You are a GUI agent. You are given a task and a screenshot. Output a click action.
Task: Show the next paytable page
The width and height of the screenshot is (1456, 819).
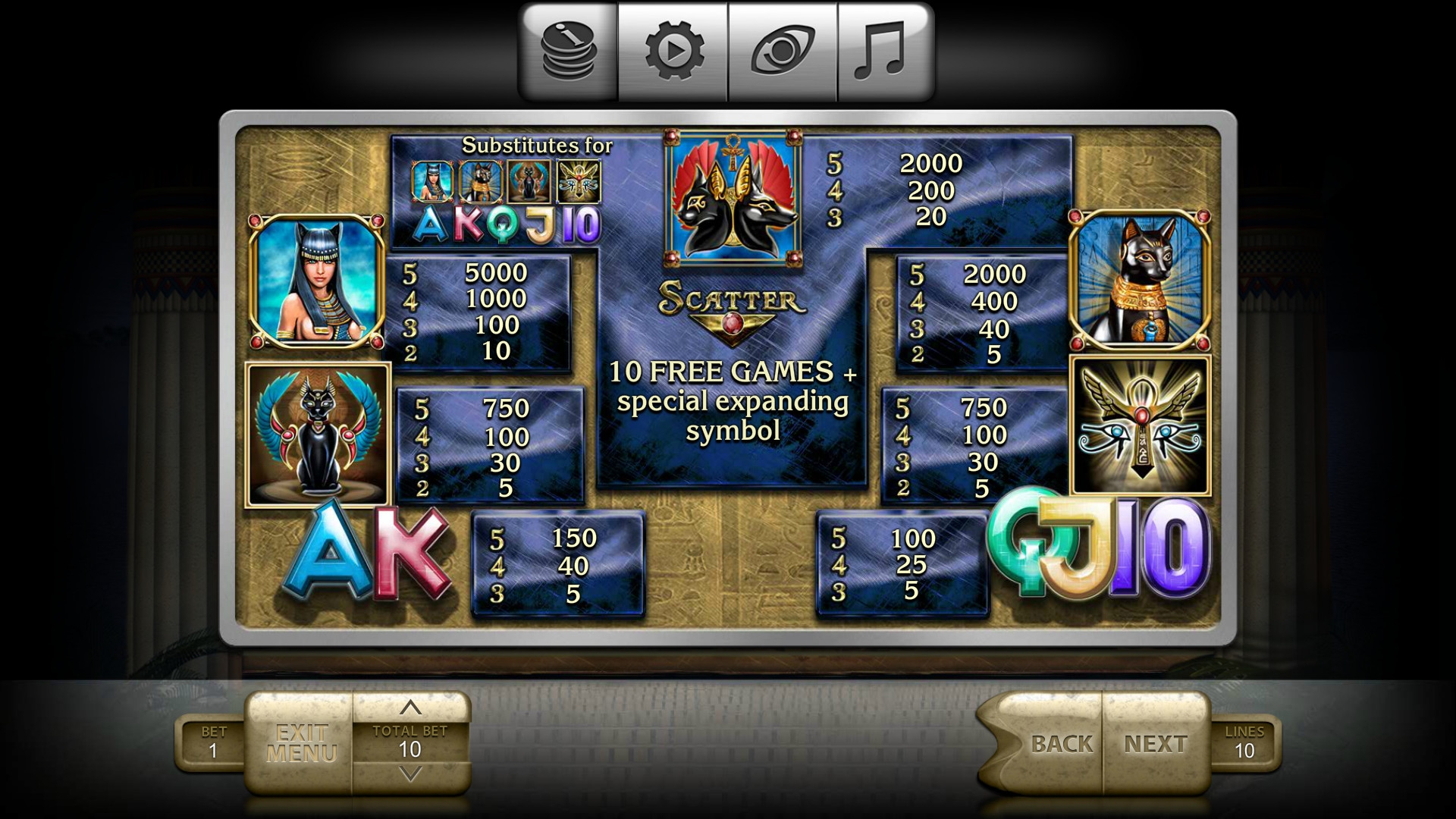tap(1156, 743)
